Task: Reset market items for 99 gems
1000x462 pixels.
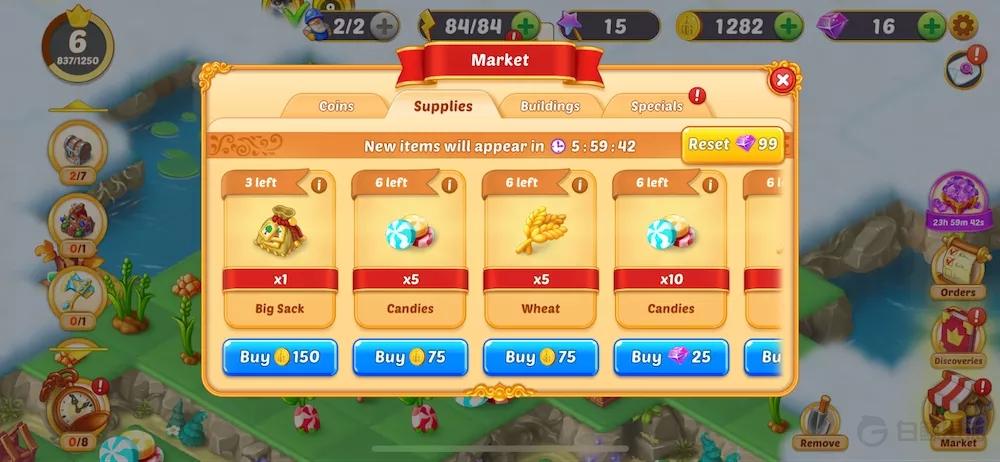Action: [733, 145]
